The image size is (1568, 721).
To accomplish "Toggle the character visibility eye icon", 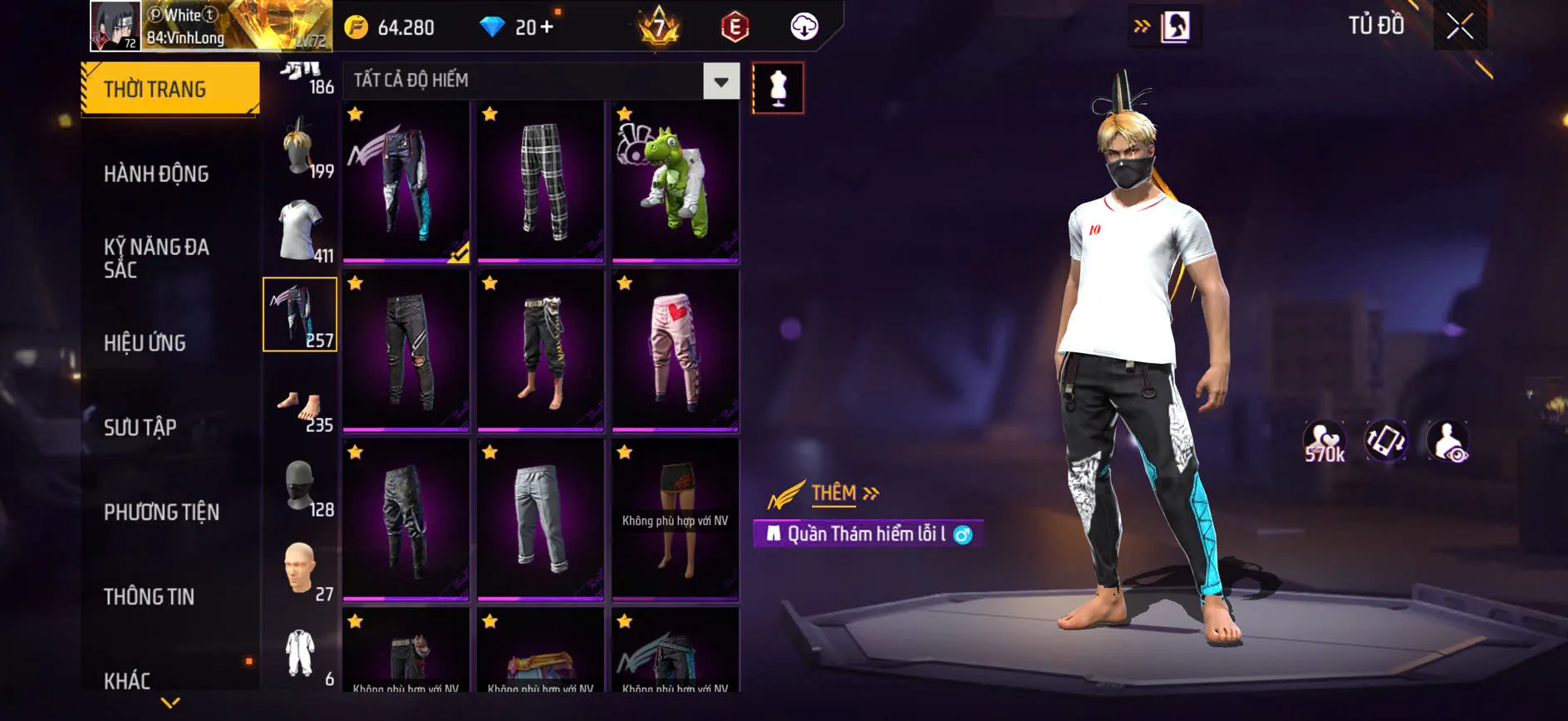I will pyautogui.click(x=1448, y=441).
